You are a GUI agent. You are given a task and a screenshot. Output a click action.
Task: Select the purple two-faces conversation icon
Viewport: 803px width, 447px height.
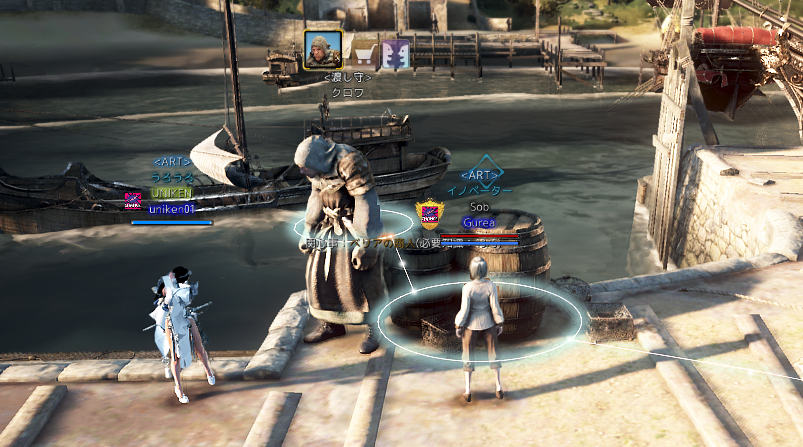(396, 53)
